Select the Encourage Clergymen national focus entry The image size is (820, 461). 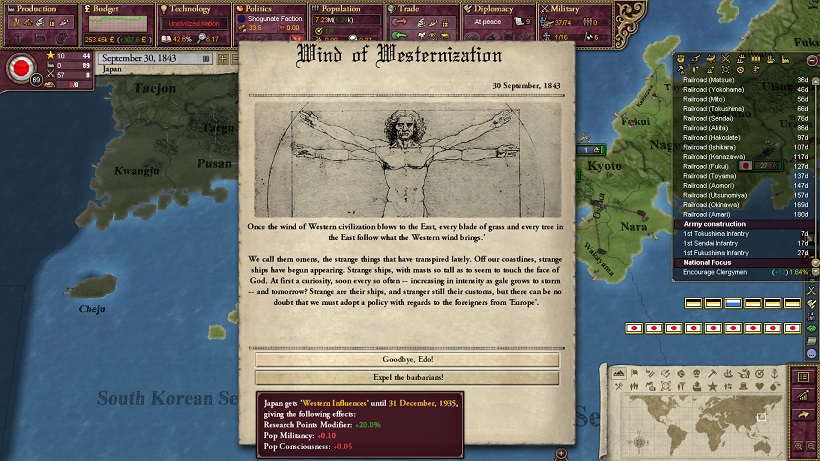point(722,271)
